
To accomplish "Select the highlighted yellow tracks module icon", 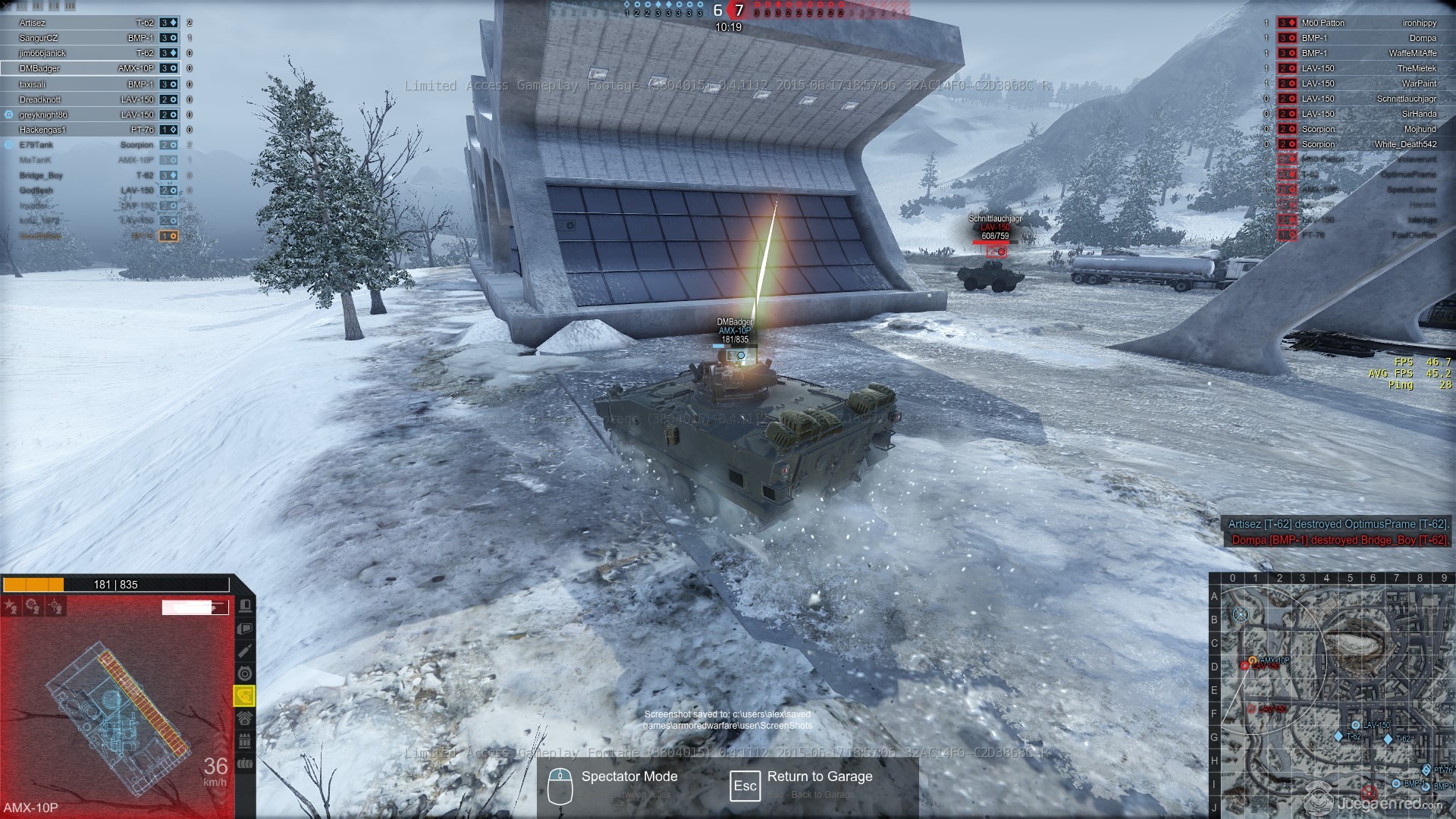I will point(244,695).
